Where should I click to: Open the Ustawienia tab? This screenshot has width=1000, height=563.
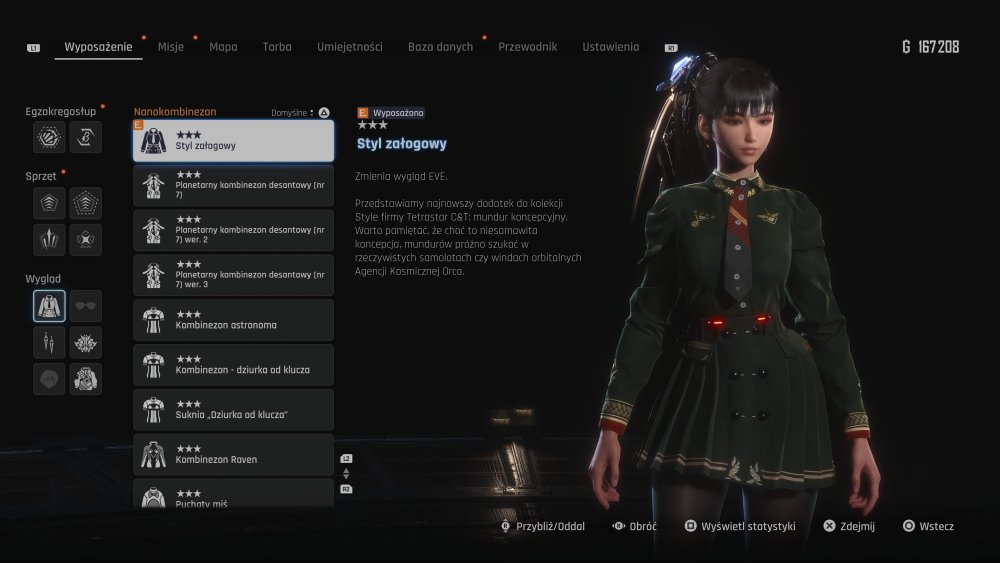pyautogui.click(x=610, y=47)
